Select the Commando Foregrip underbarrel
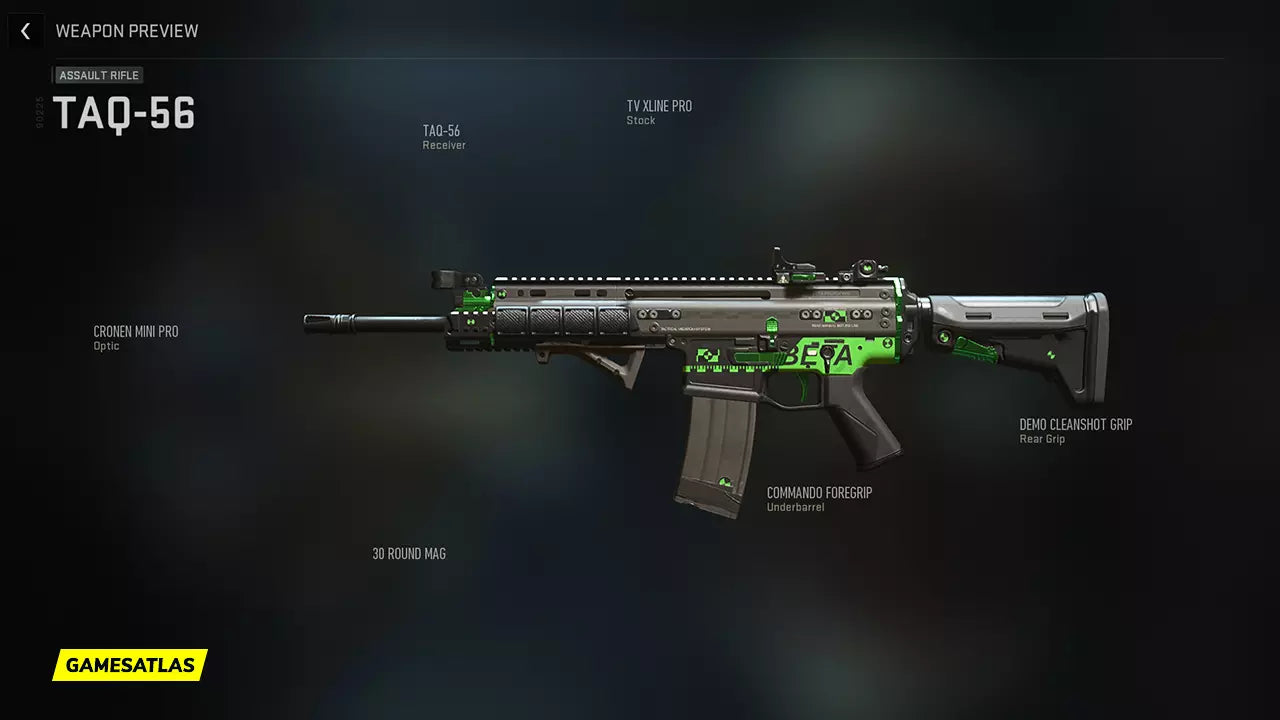 point(819,498)
